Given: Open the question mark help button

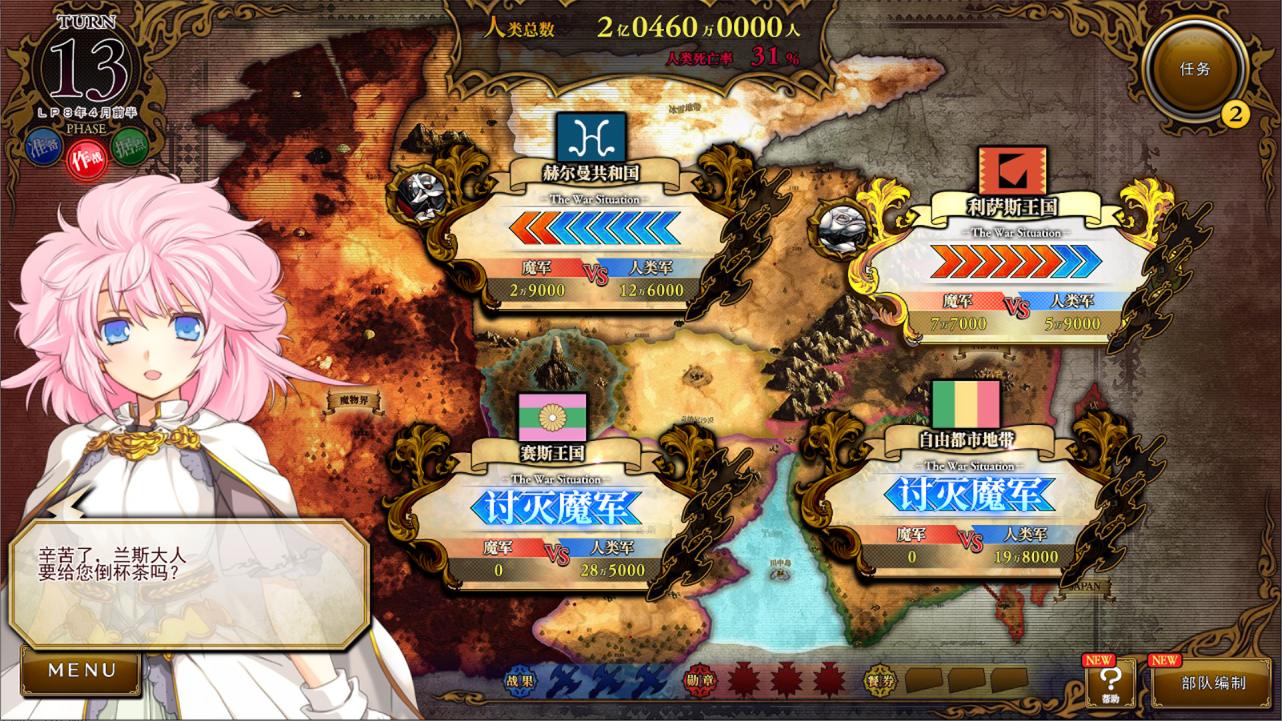Looking at the screenshot, I should [x=1111, y=685].
